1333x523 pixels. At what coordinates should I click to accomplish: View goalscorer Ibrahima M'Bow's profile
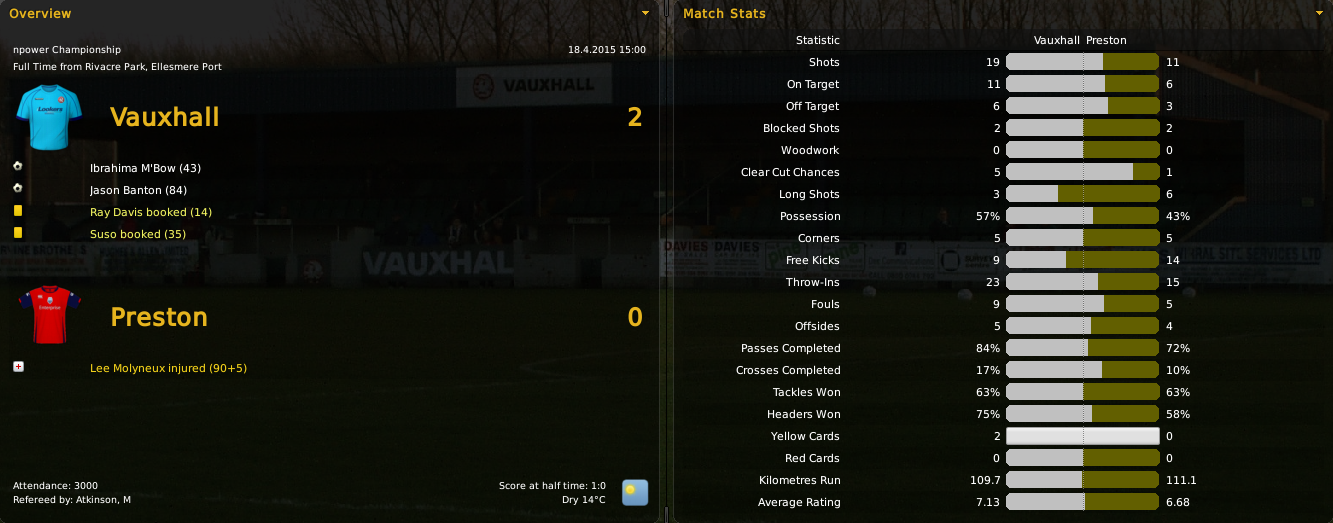[145, 168]
